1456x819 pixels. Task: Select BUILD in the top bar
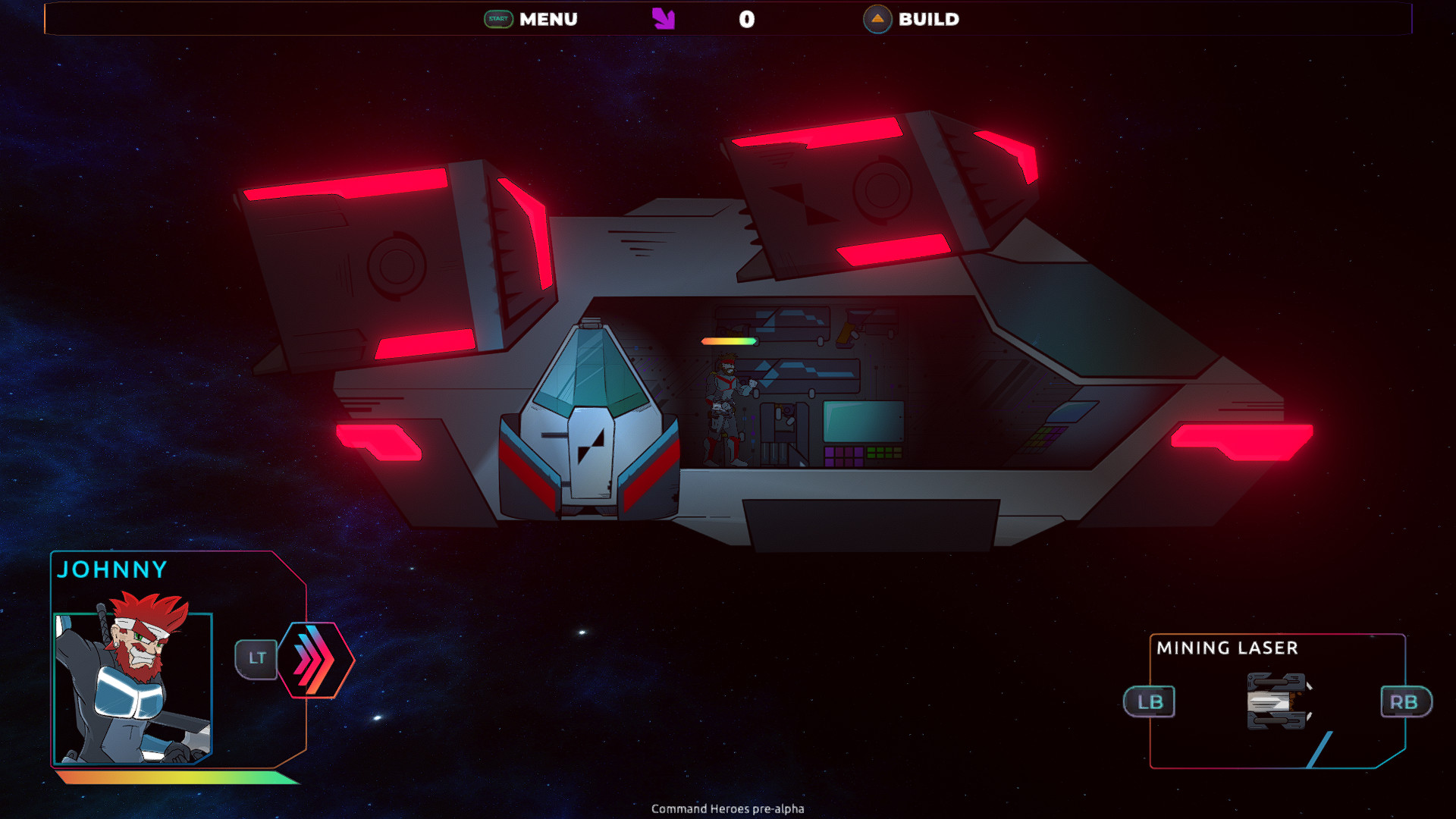[928, 19]
